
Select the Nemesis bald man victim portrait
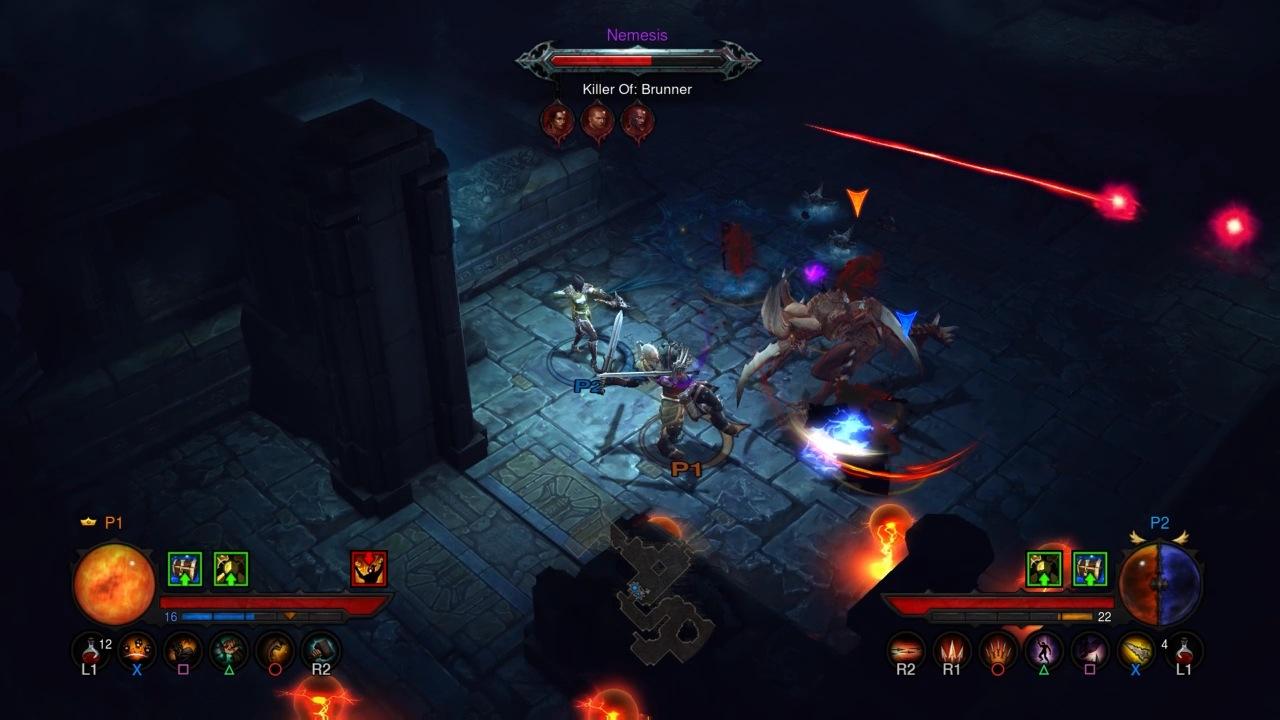pyautogui.click(x=597, y=122)
